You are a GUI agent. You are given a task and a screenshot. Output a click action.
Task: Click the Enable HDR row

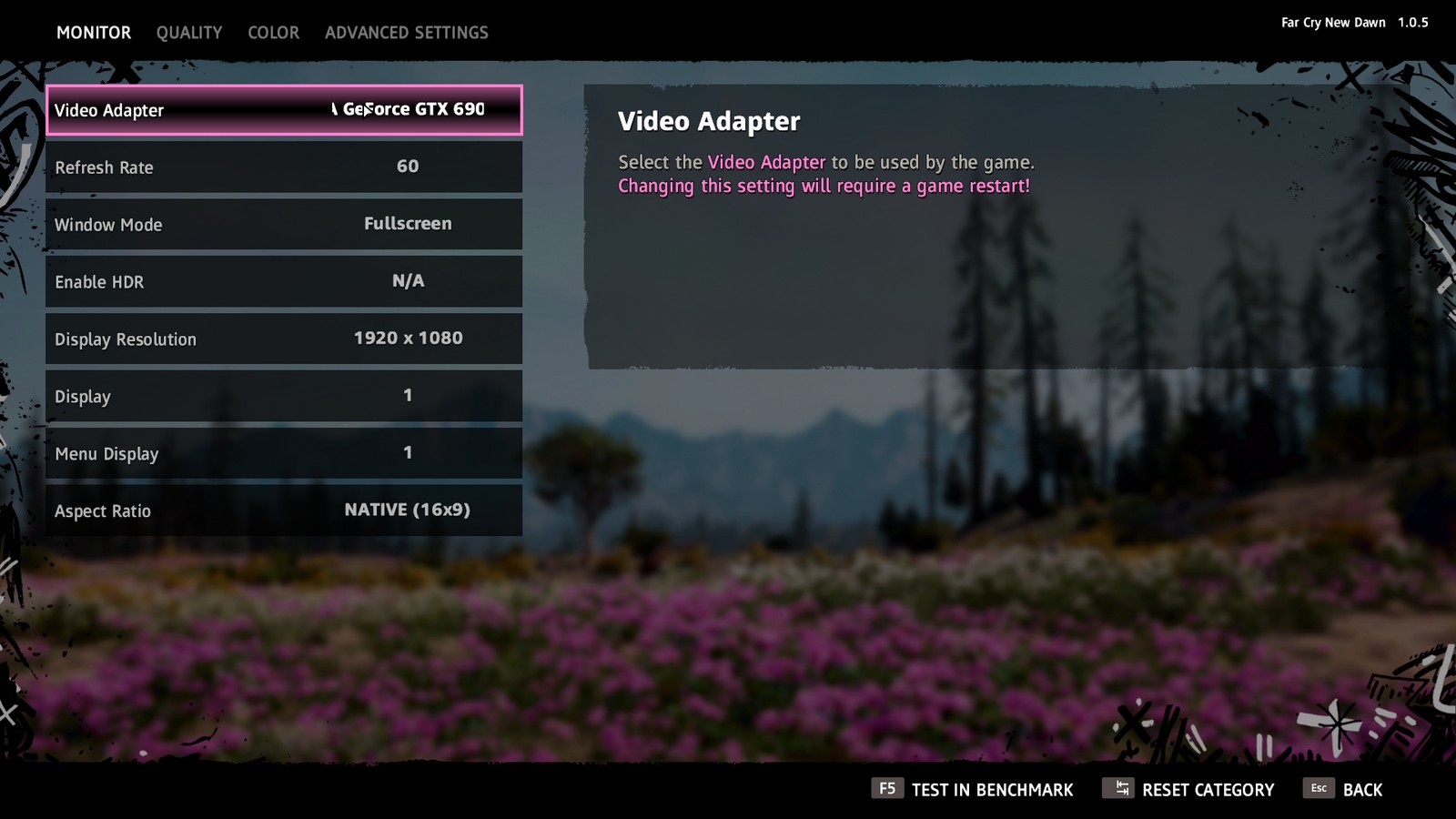point(284,282)
